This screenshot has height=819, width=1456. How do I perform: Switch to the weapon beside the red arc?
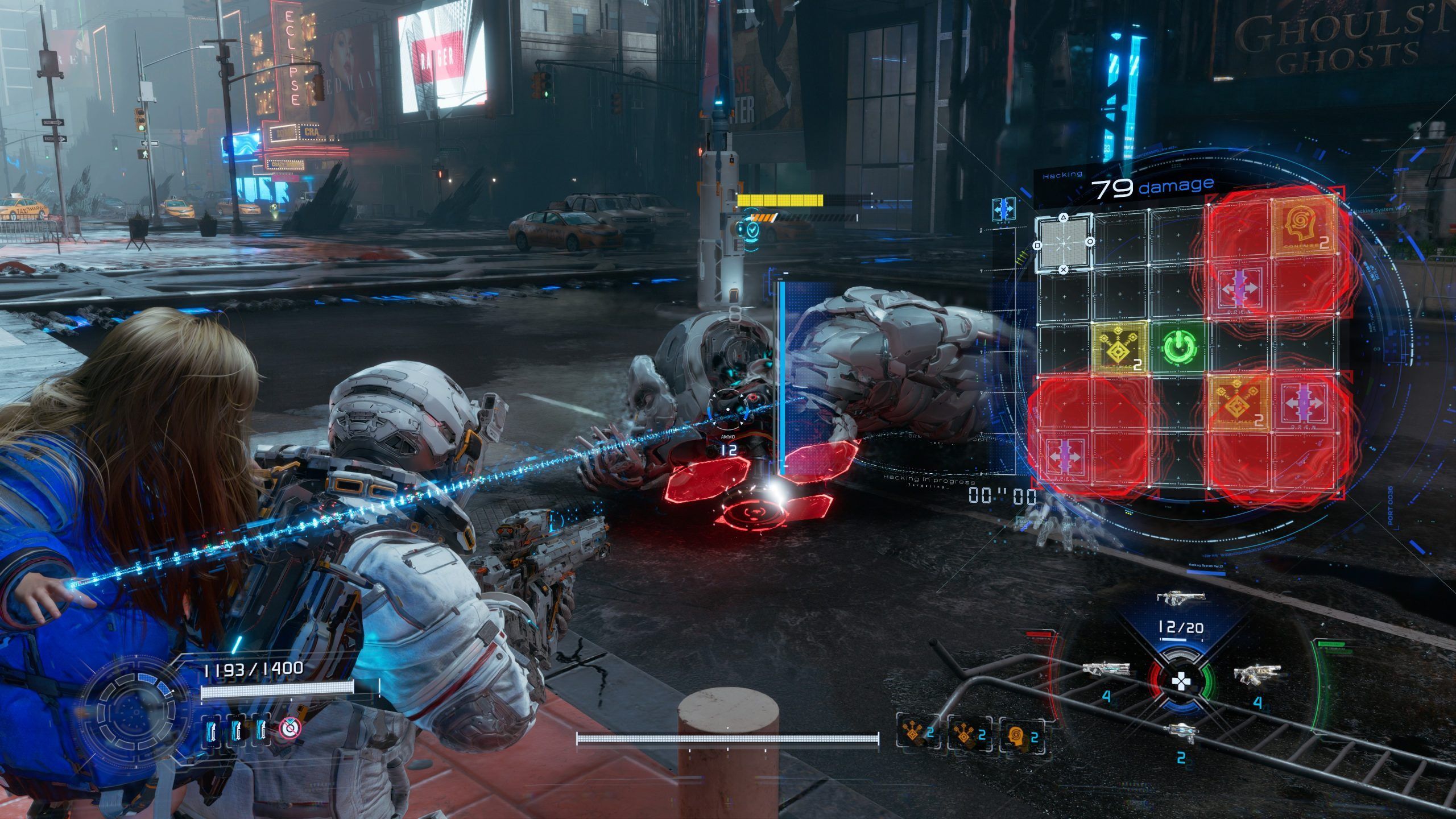coord(1097,671)
